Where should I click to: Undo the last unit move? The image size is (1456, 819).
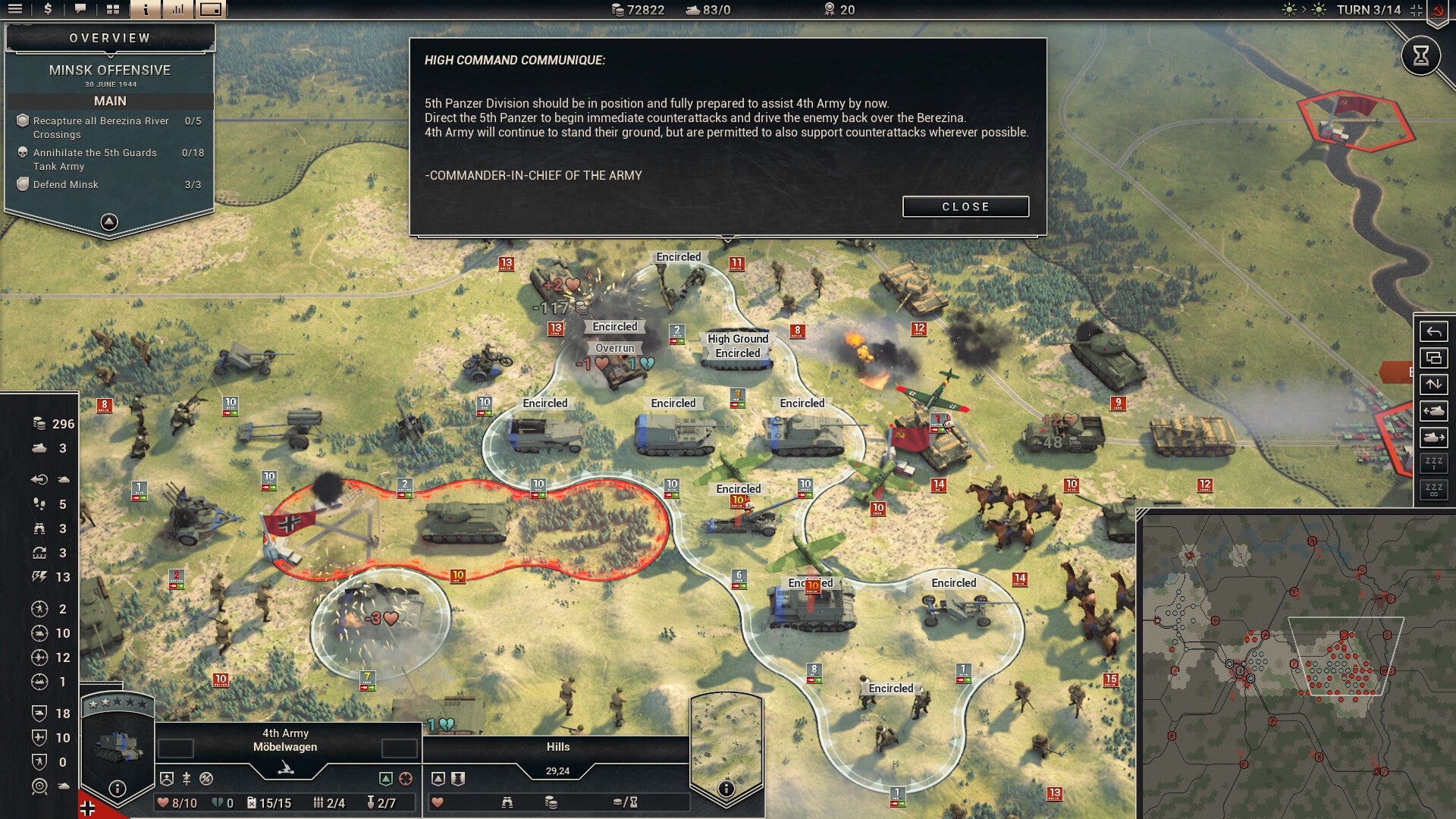1436,332
